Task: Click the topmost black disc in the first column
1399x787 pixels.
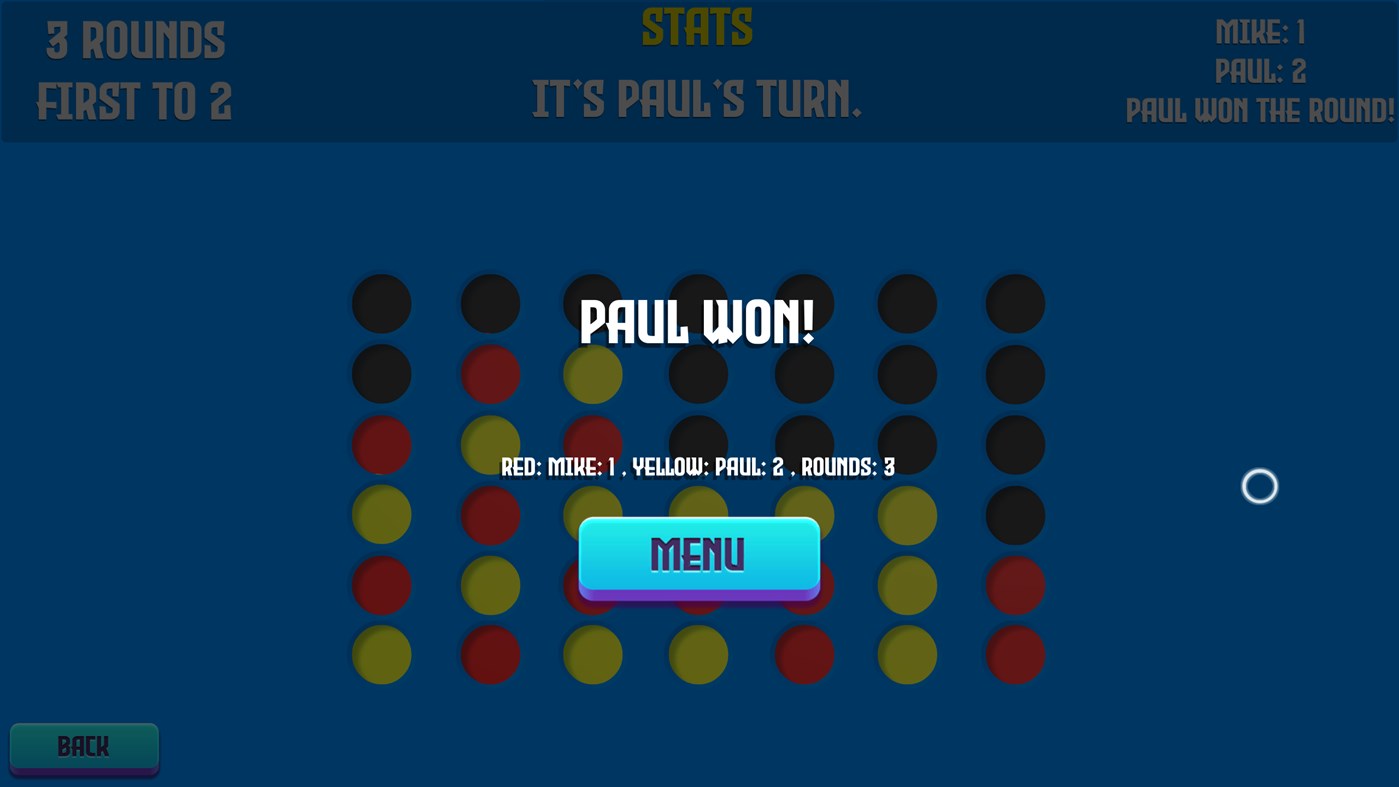Action: click(381, 304)
